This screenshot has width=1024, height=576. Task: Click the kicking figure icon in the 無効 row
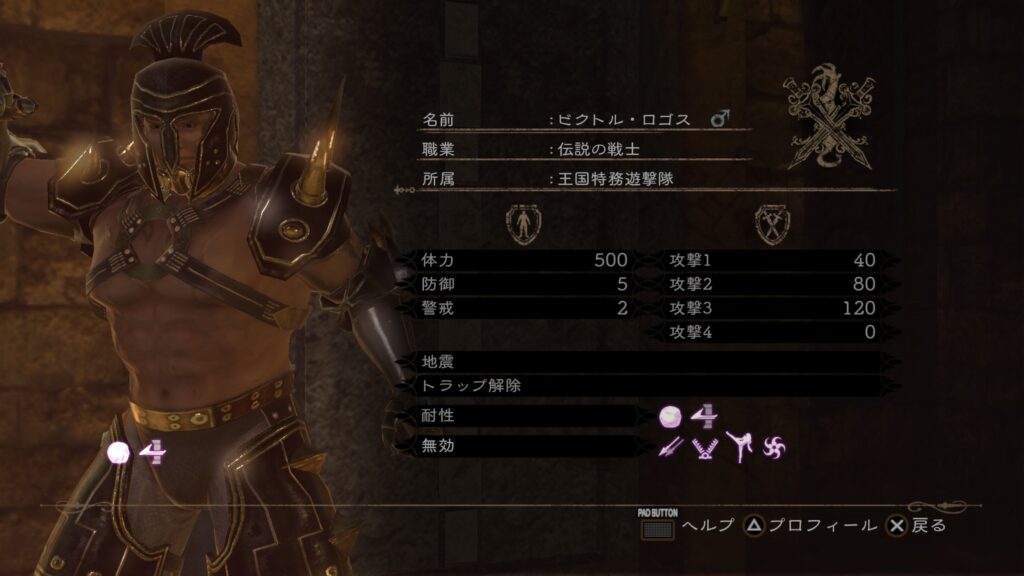coord(737,446)
